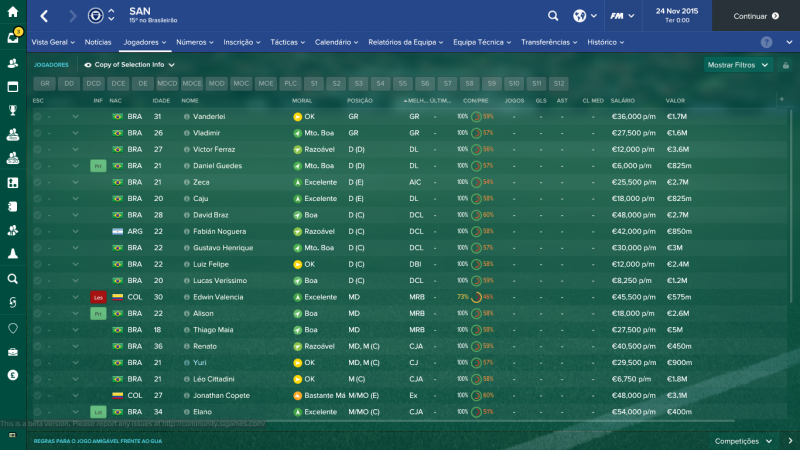Open the Histórico menu
800x450 pixels.
click(x=606, y=43)
